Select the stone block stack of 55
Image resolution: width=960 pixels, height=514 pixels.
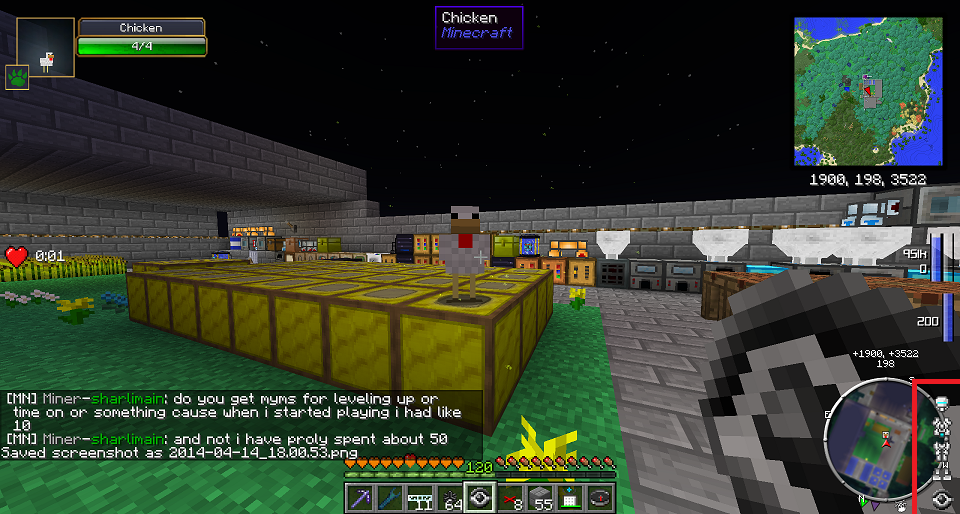tap(541, 498)
